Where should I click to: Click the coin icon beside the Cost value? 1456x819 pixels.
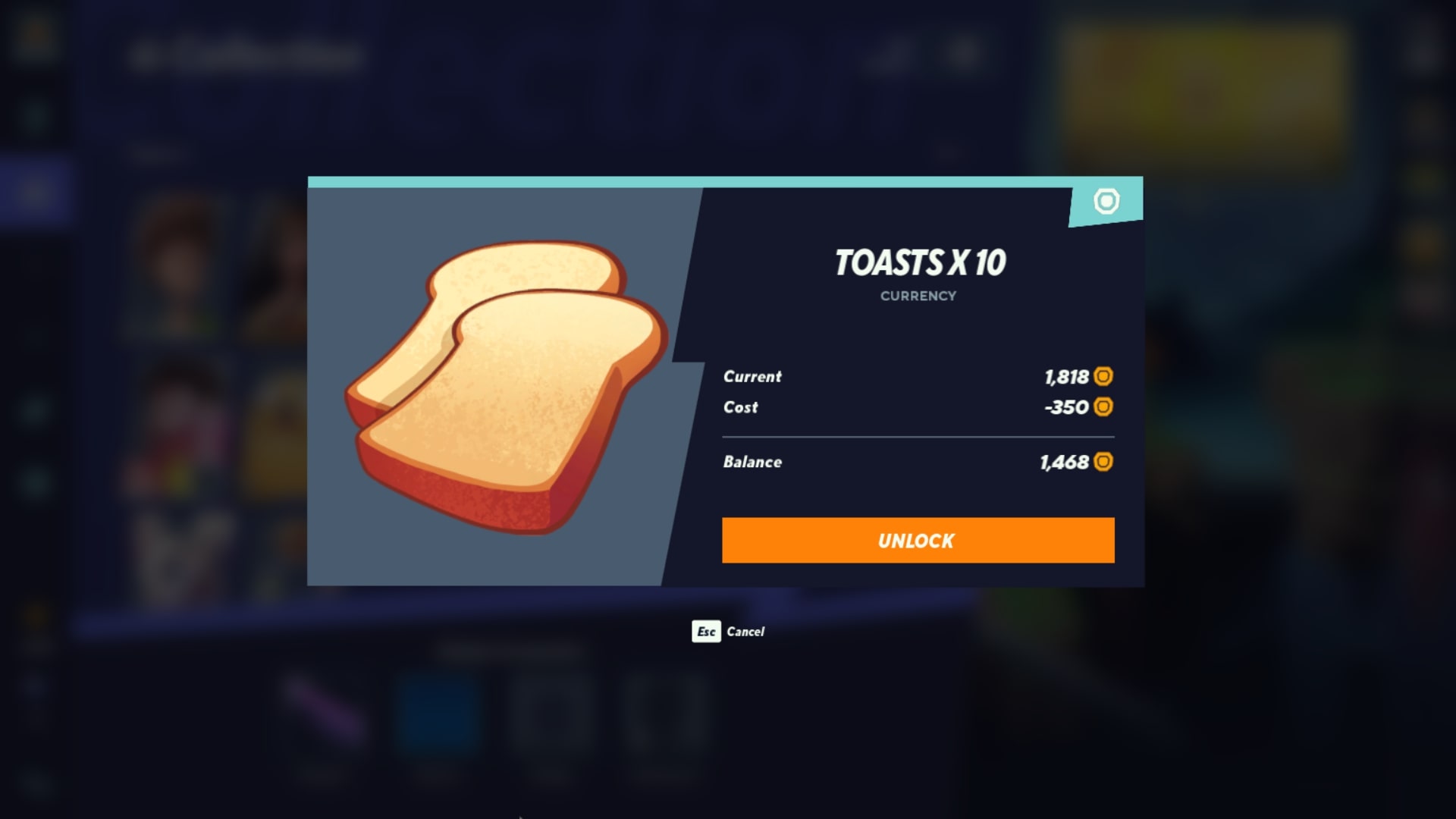(x=1104, y=407)
